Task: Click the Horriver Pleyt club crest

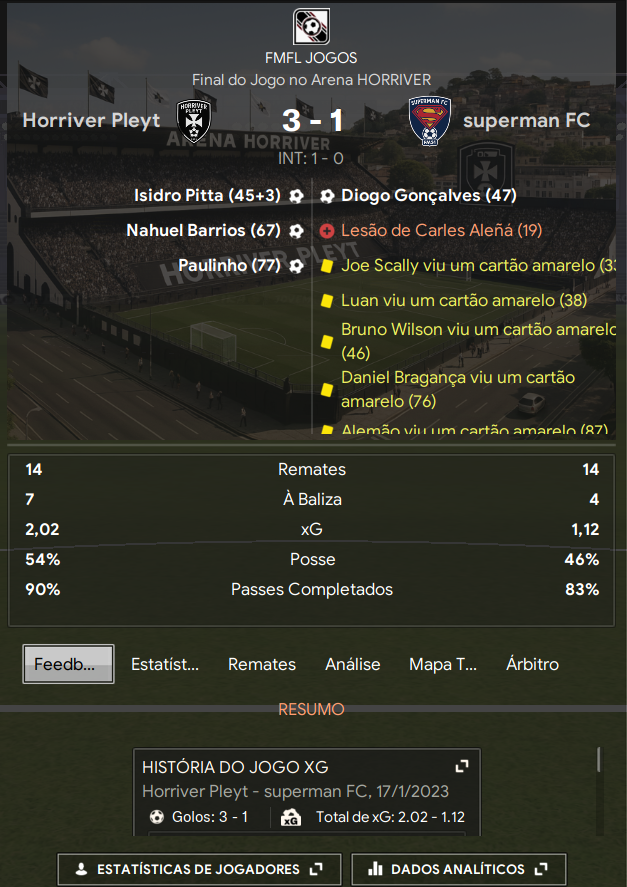Action: (x=193, y=121)
